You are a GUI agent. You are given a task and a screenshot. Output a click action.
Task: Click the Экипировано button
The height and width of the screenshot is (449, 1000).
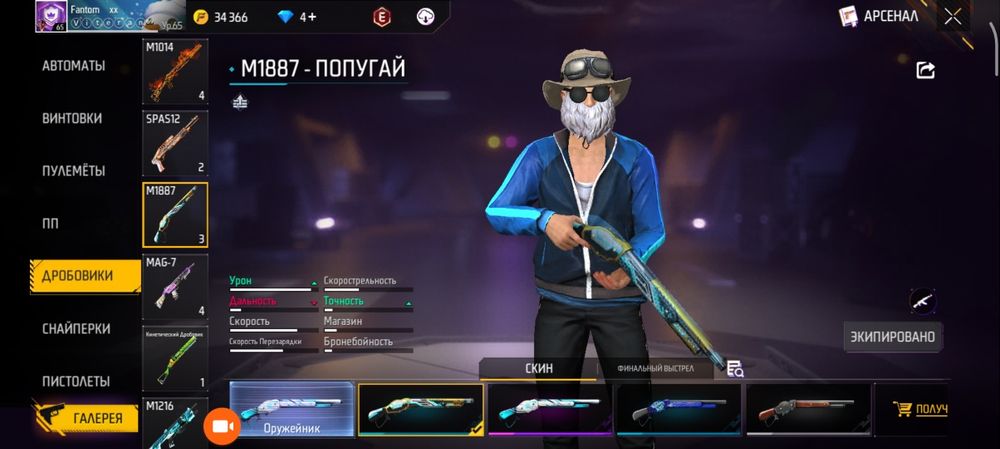pyautogui.click(x=892, y=337)
